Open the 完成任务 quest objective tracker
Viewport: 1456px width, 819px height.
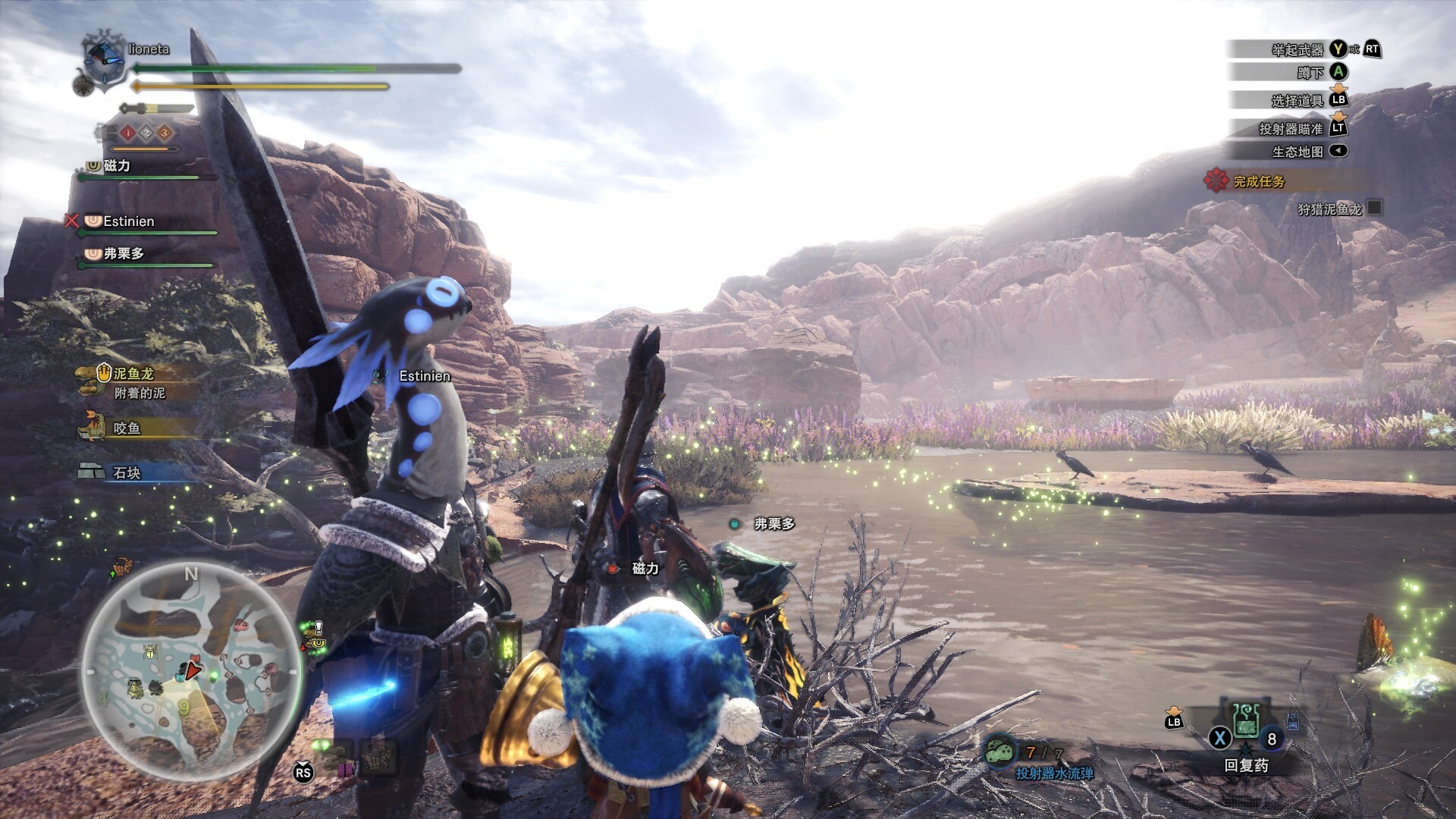pos(1258,181)
